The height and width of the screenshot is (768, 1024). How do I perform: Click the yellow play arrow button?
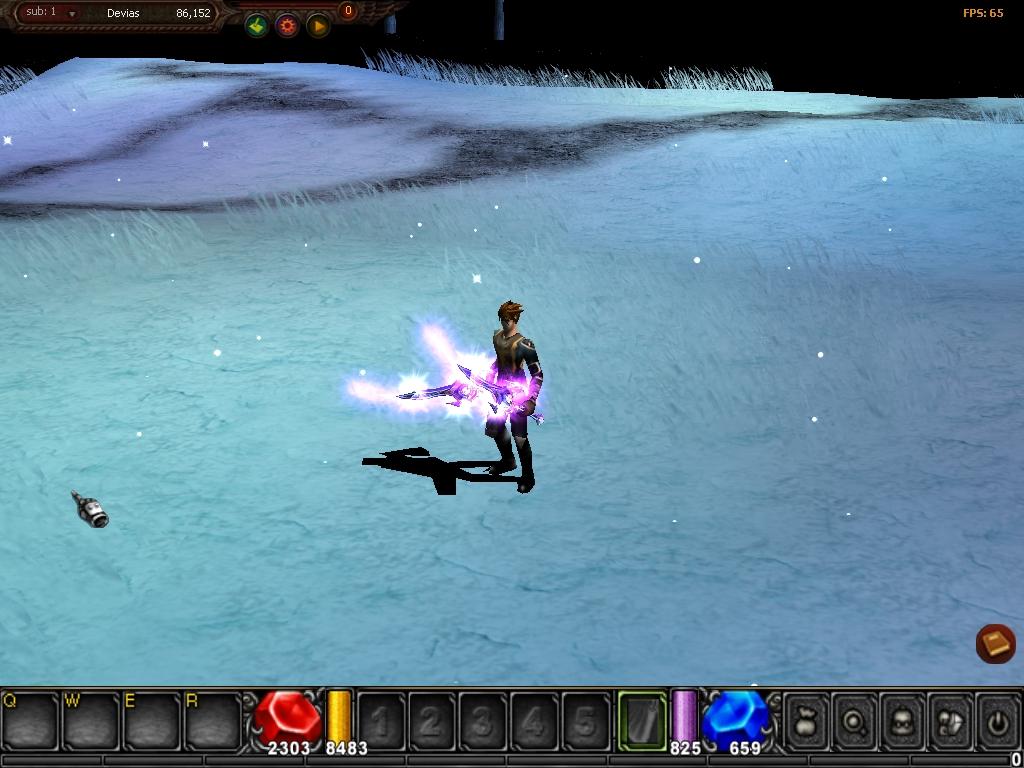tap(318, 26)
